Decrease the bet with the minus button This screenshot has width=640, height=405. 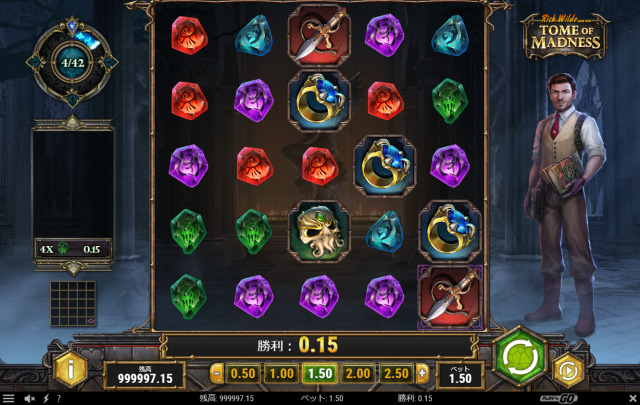217,374
